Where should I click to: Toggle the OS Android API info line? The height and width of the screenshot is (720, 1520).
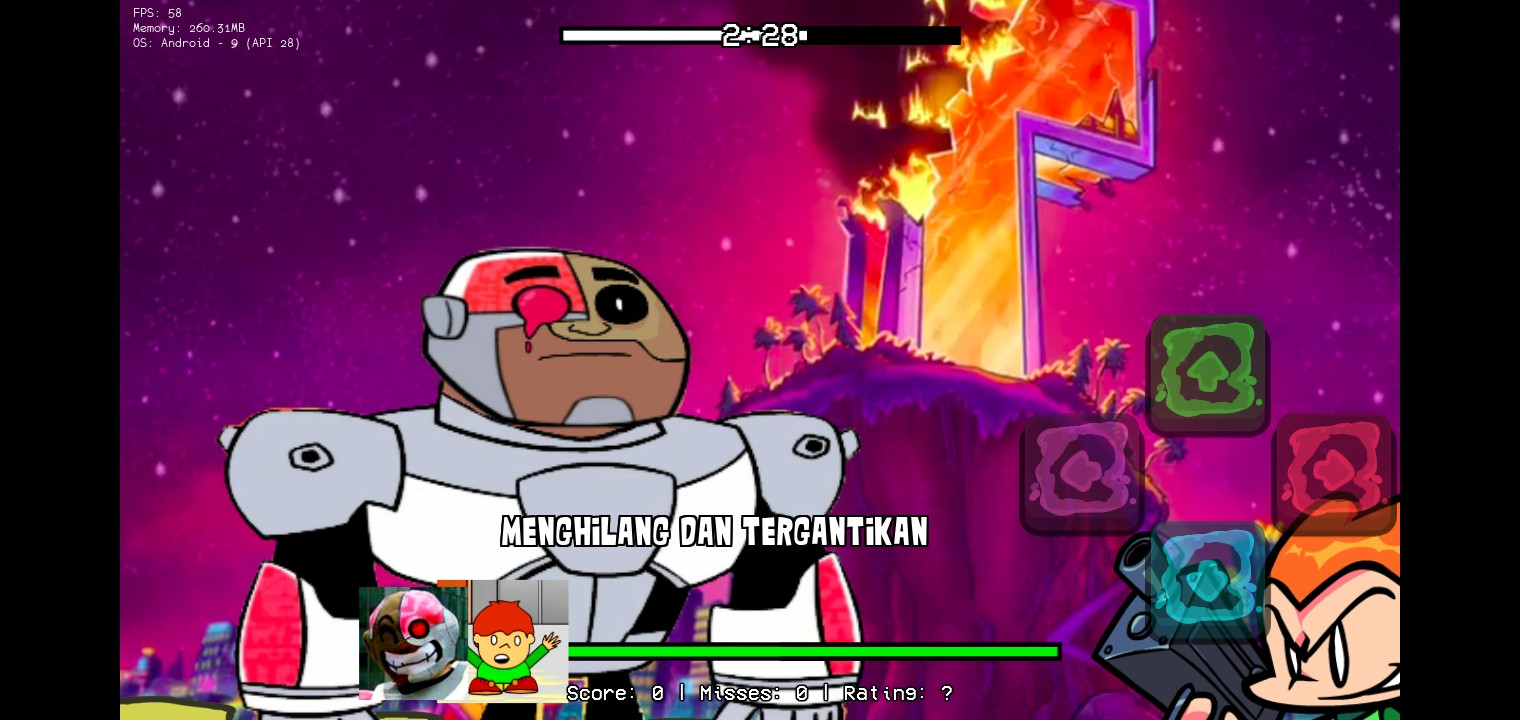(x=216, y=43)
